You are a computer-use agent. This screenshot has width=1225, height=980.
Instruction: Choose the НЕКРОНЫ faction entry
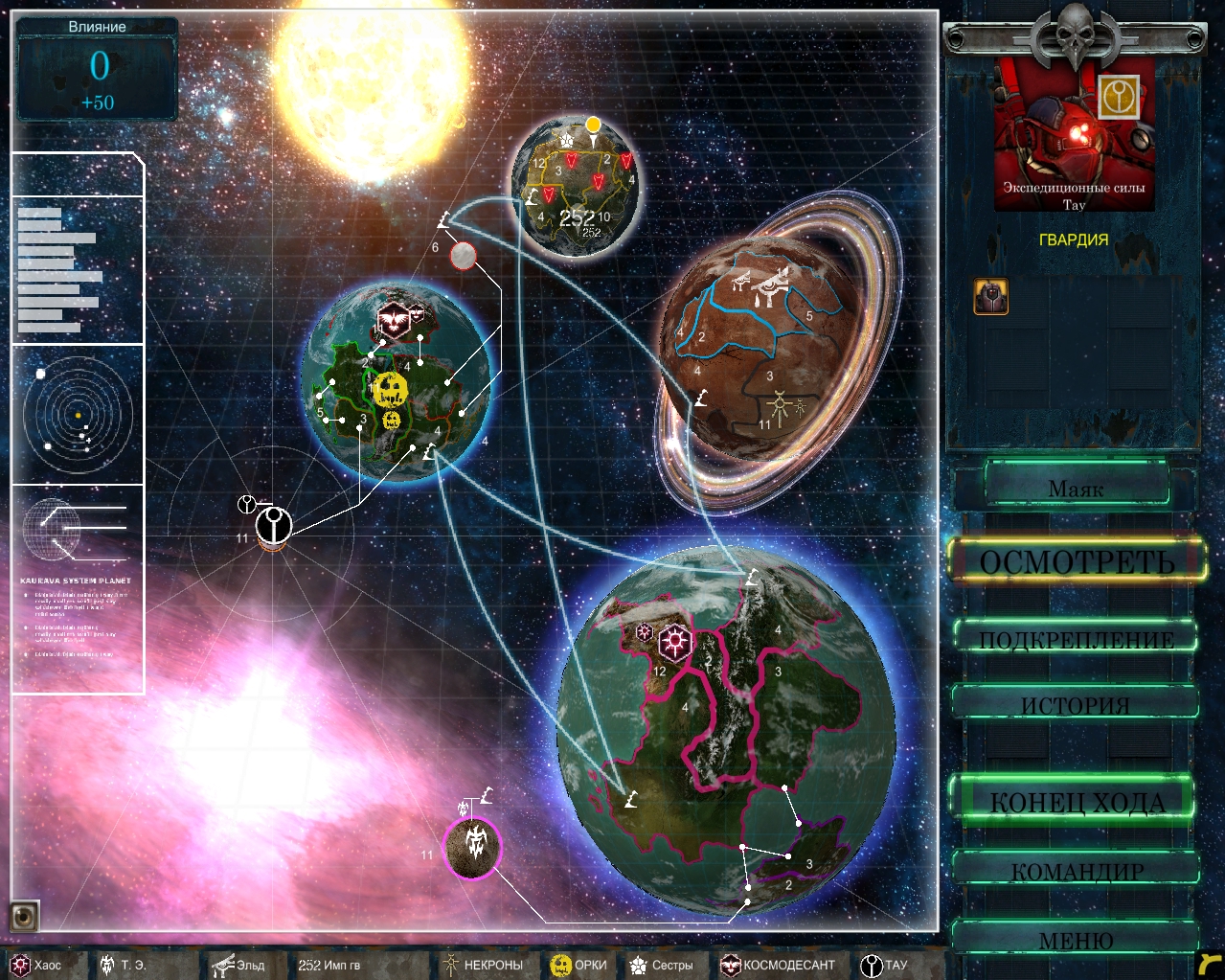(x=482, y=965)
